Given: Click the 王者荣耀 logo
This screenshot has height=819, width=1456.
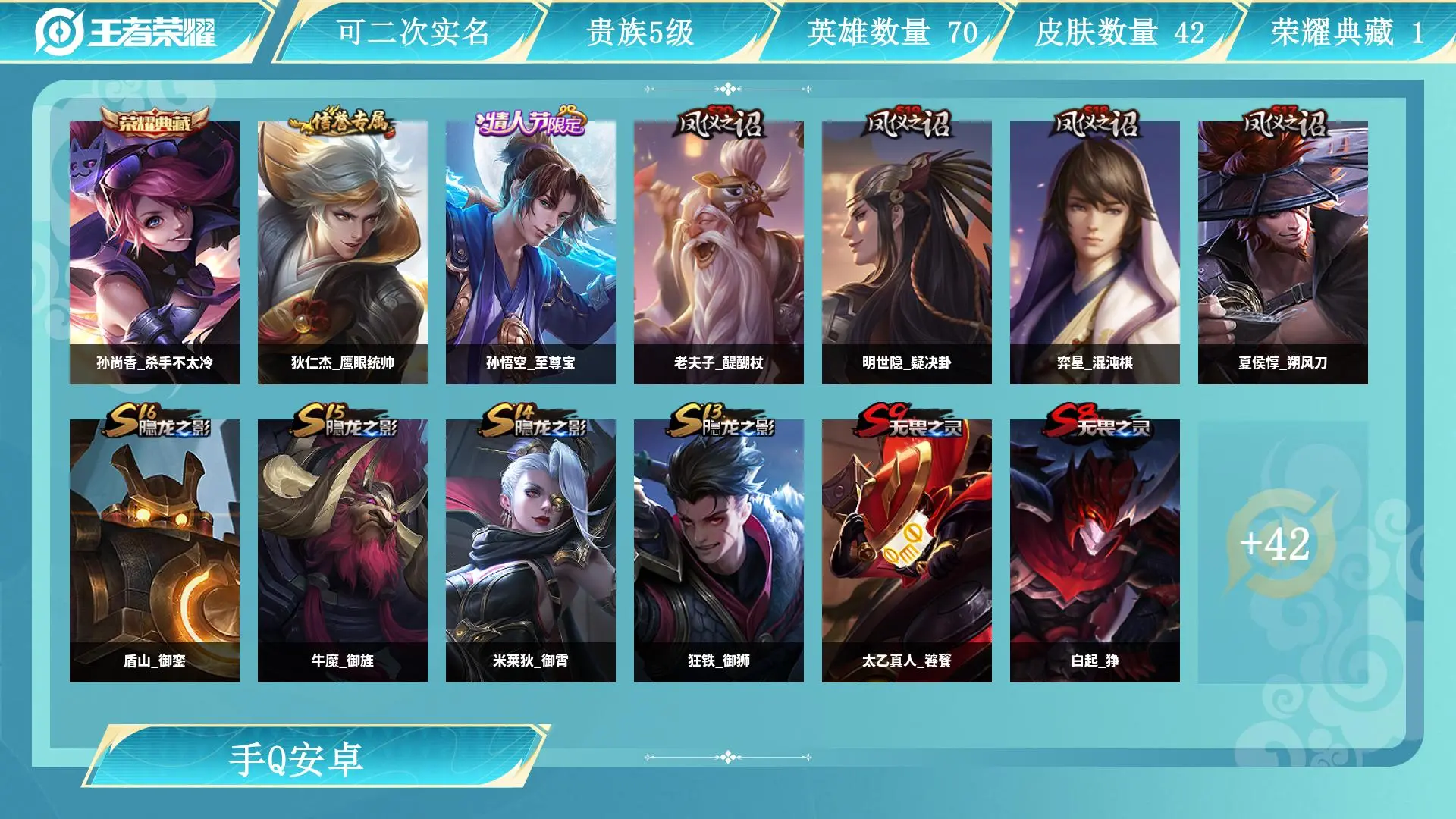Looking at the screenshot, I should [126, 32].
